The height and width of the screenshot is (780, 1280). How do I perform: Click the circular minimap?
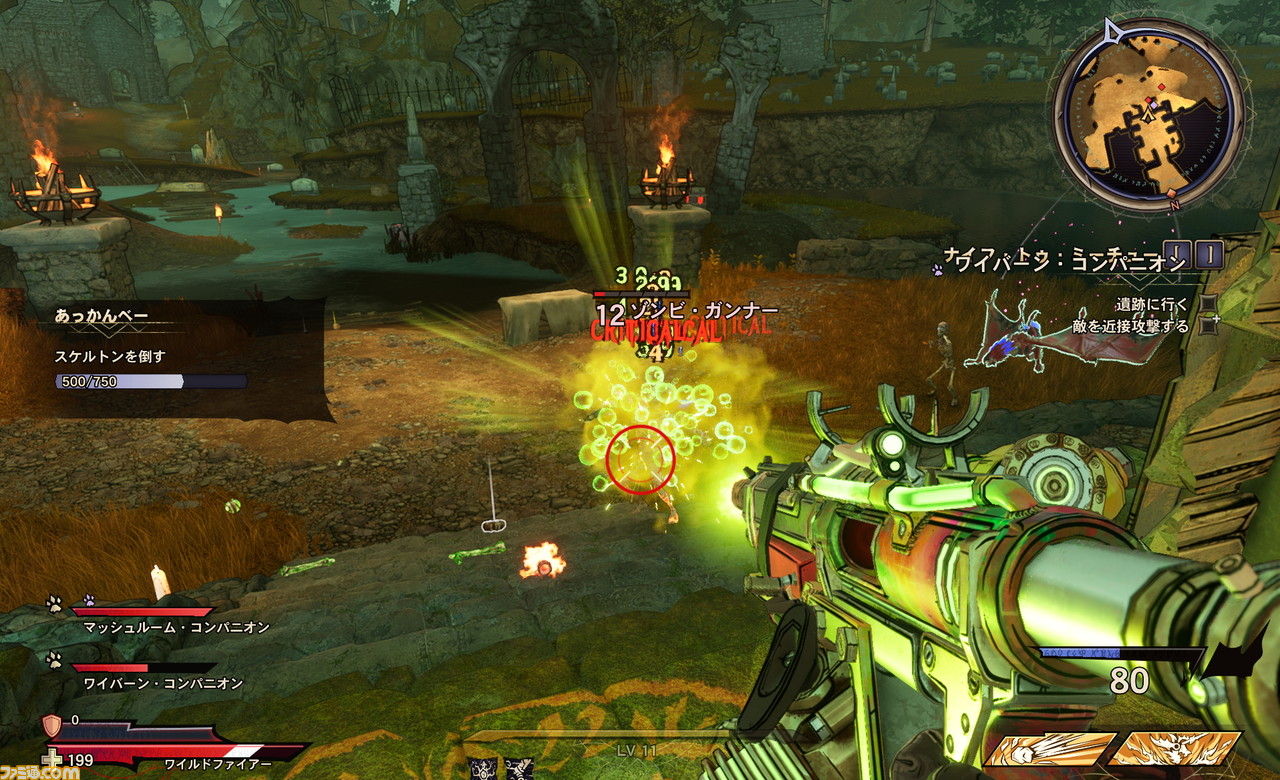1150,112
